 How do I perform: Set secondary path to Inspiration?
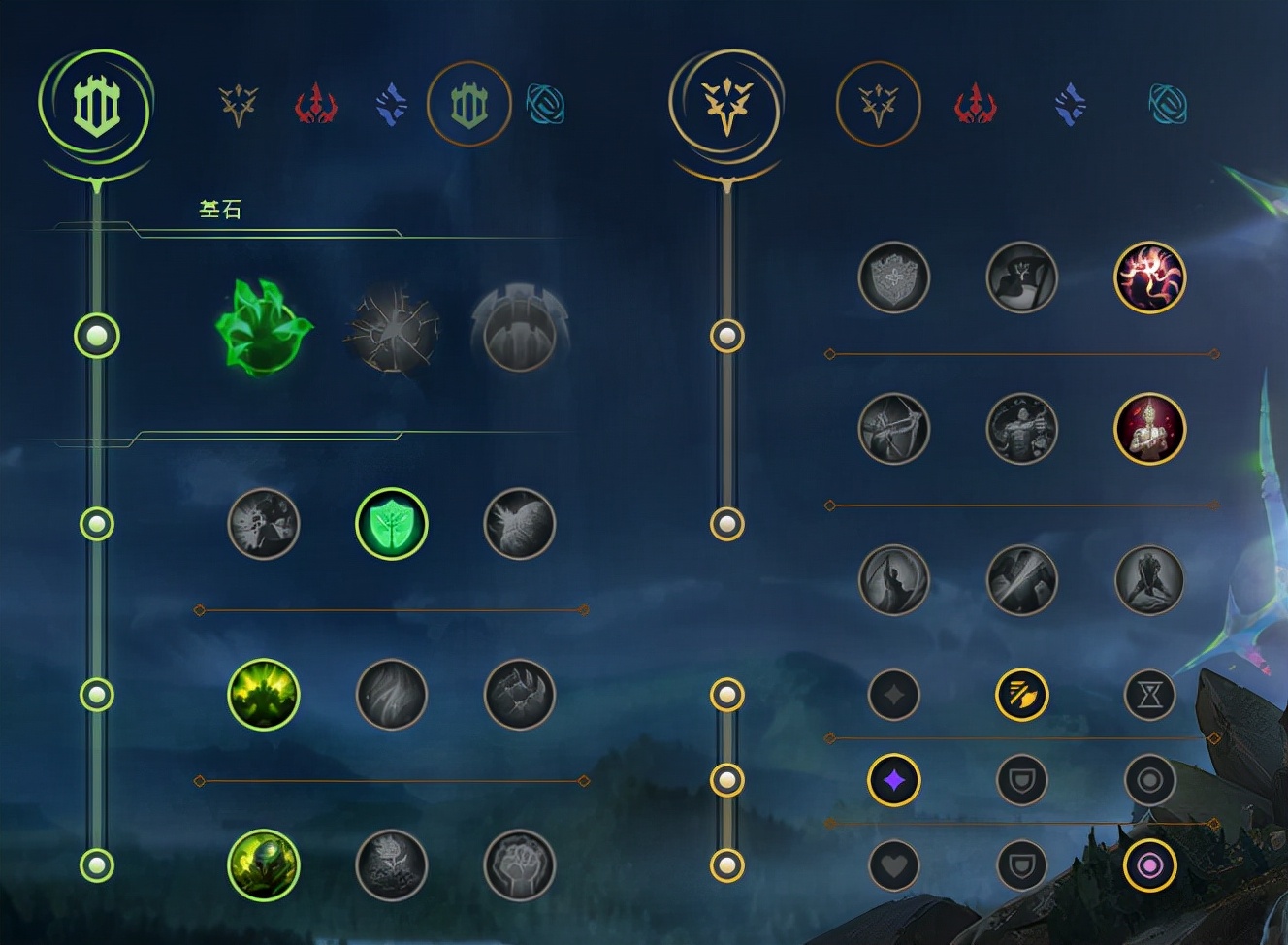[1168, 104]
